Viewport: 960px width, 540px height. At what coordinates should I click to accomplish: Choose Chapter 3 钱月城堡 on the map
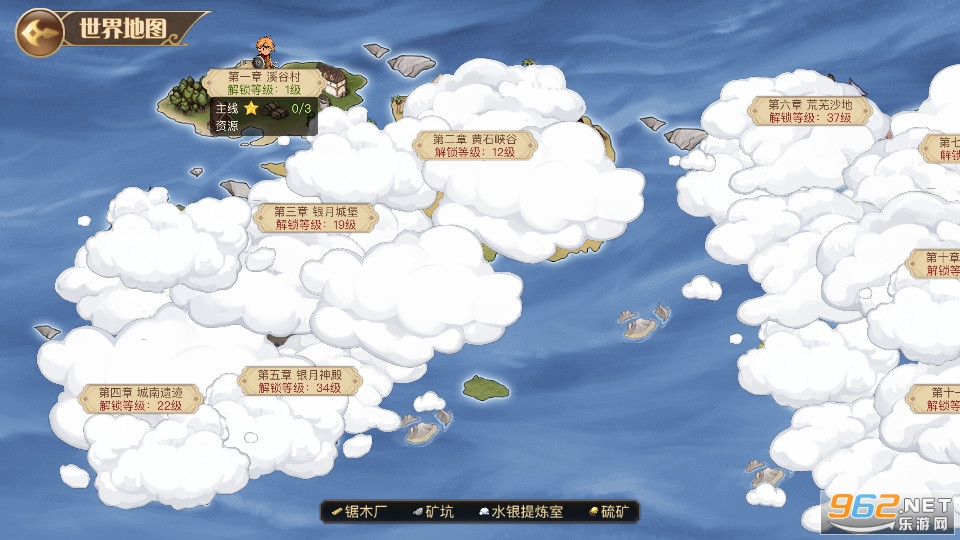tap(302, 218)
